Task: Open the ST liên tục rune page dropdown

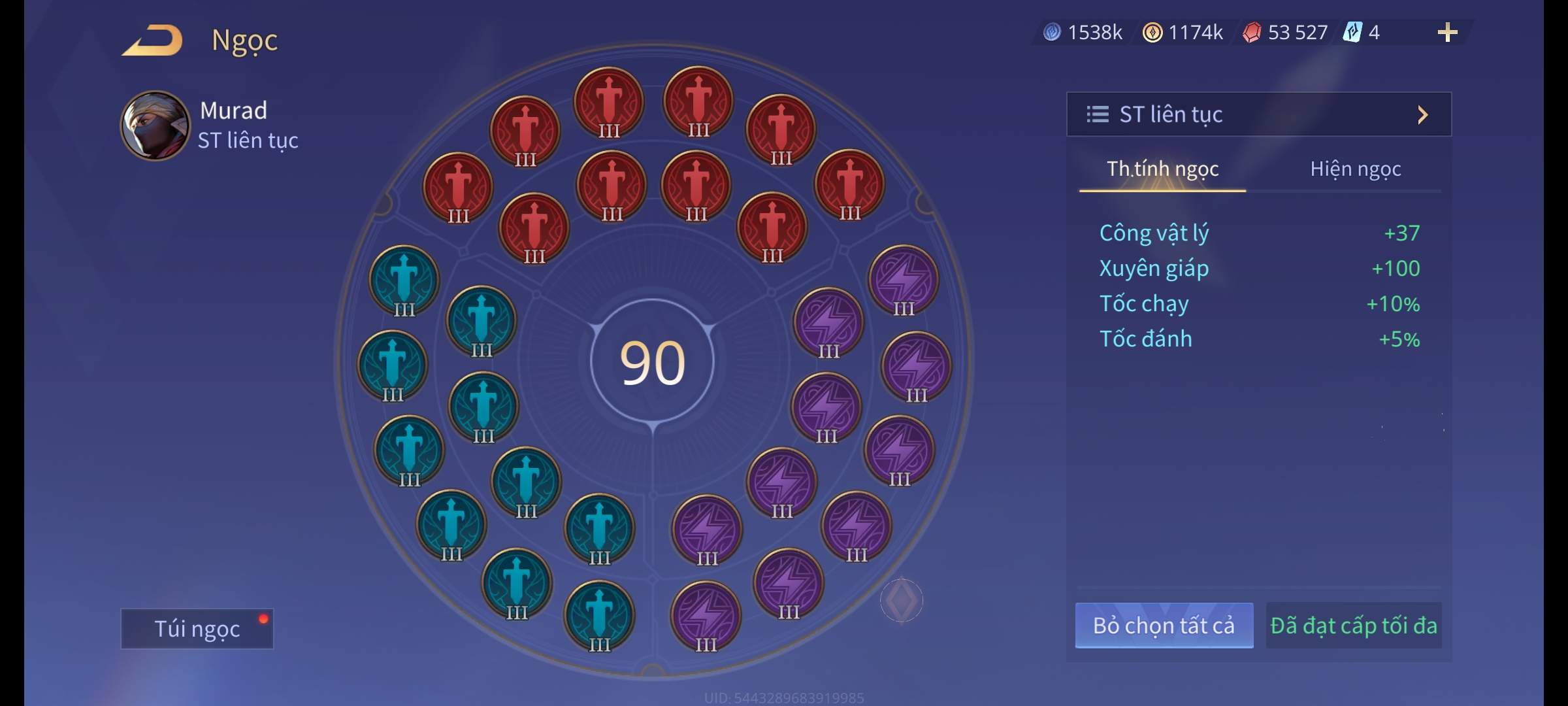Action: (1258, 114)
